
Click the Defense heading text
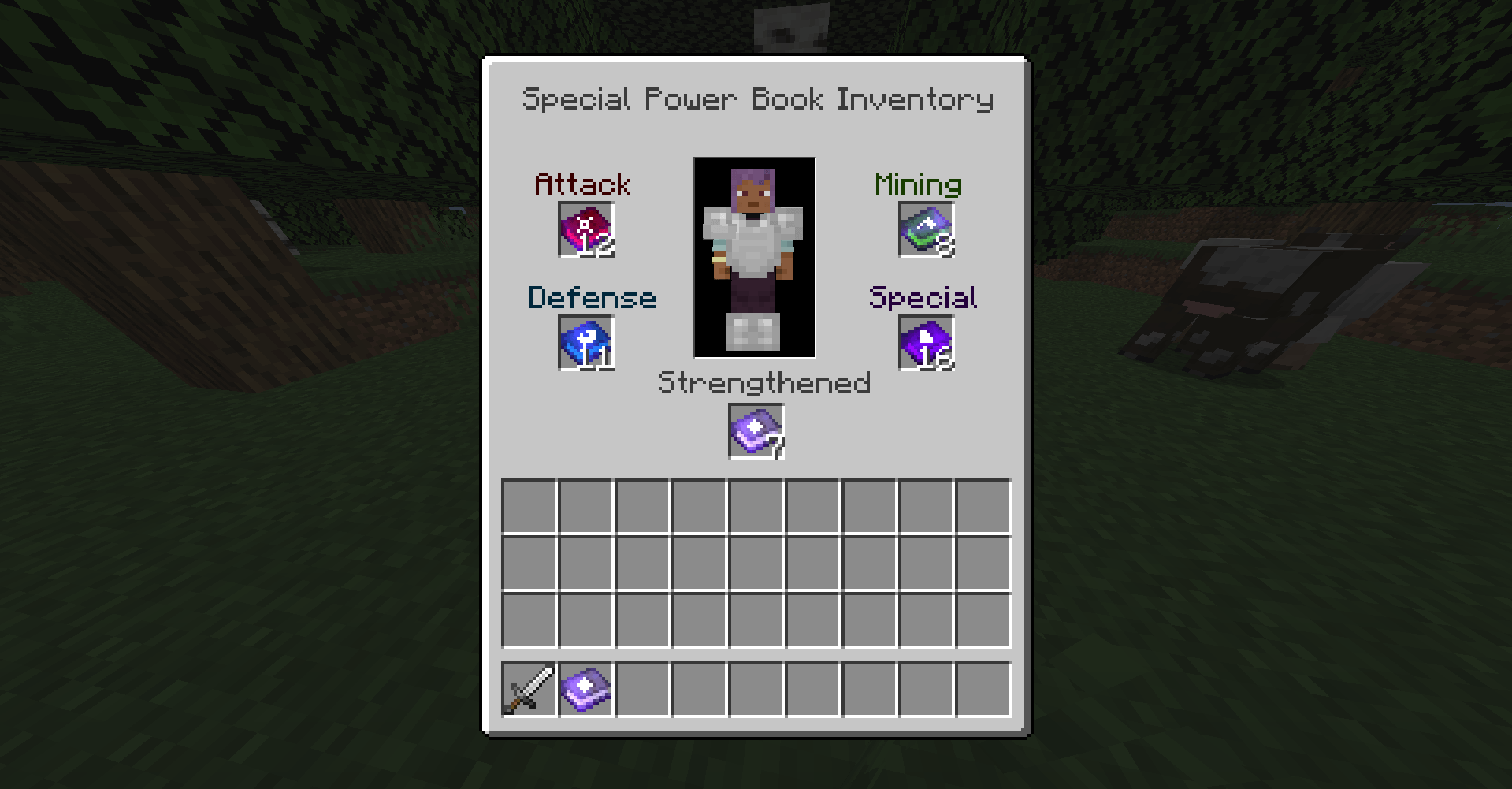pos(592,297)
